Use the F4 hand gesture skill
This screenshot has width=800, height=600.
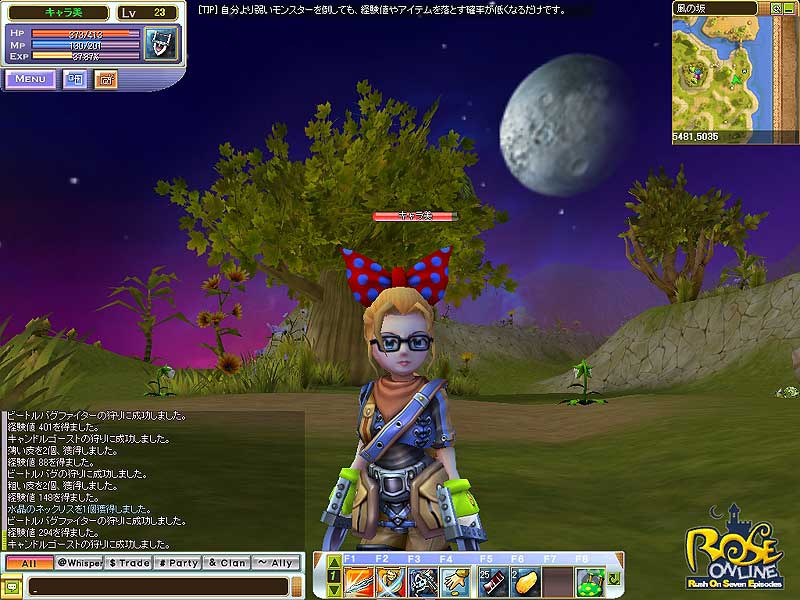(455, 579)
